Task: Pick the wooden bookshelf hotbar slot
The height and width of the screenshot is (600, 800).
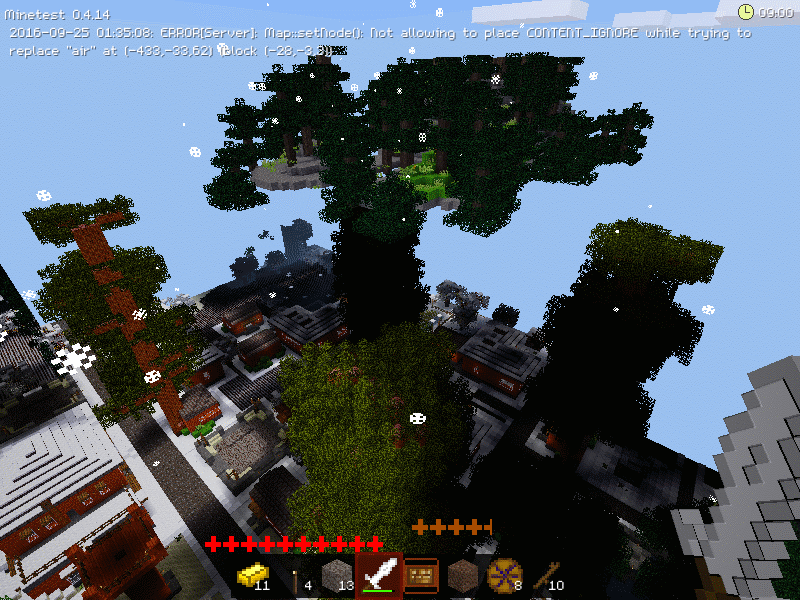Action: pyautogui.click(x=421, y=575)
